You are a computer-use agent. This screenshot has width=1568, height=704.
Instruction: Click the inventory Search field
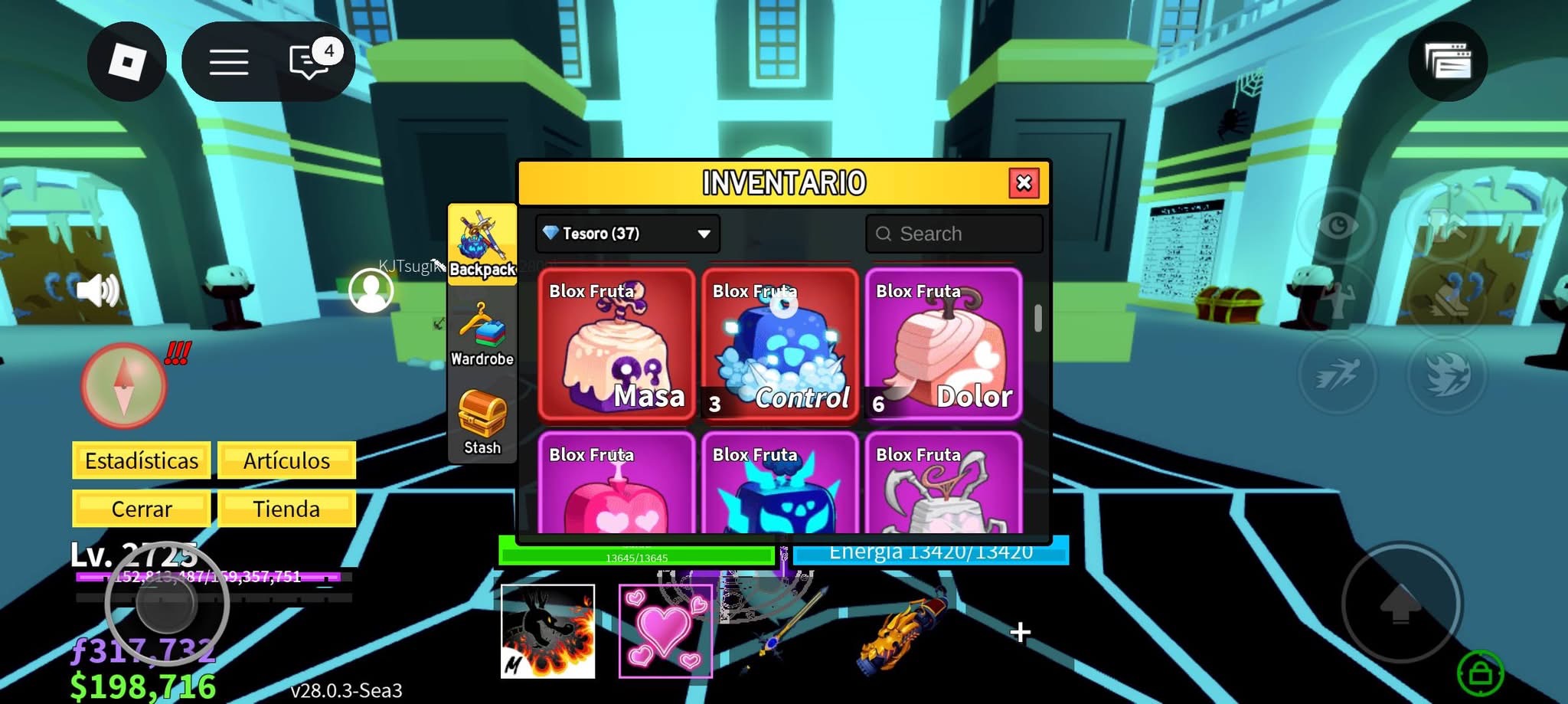(954, 234)
